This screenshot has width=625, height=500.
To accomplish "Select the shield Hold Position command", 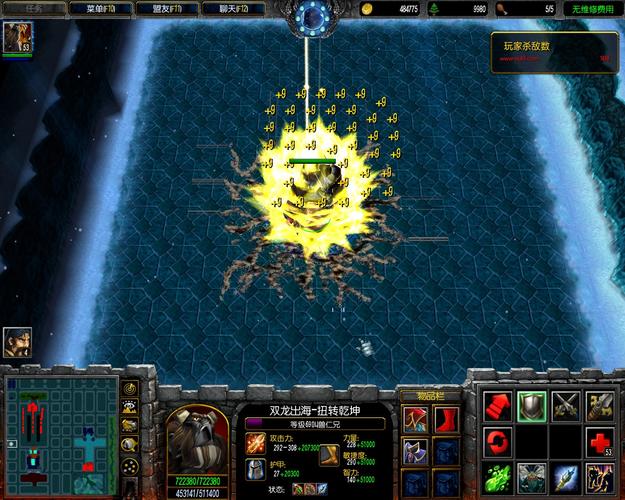I will [x=532, y=404].
